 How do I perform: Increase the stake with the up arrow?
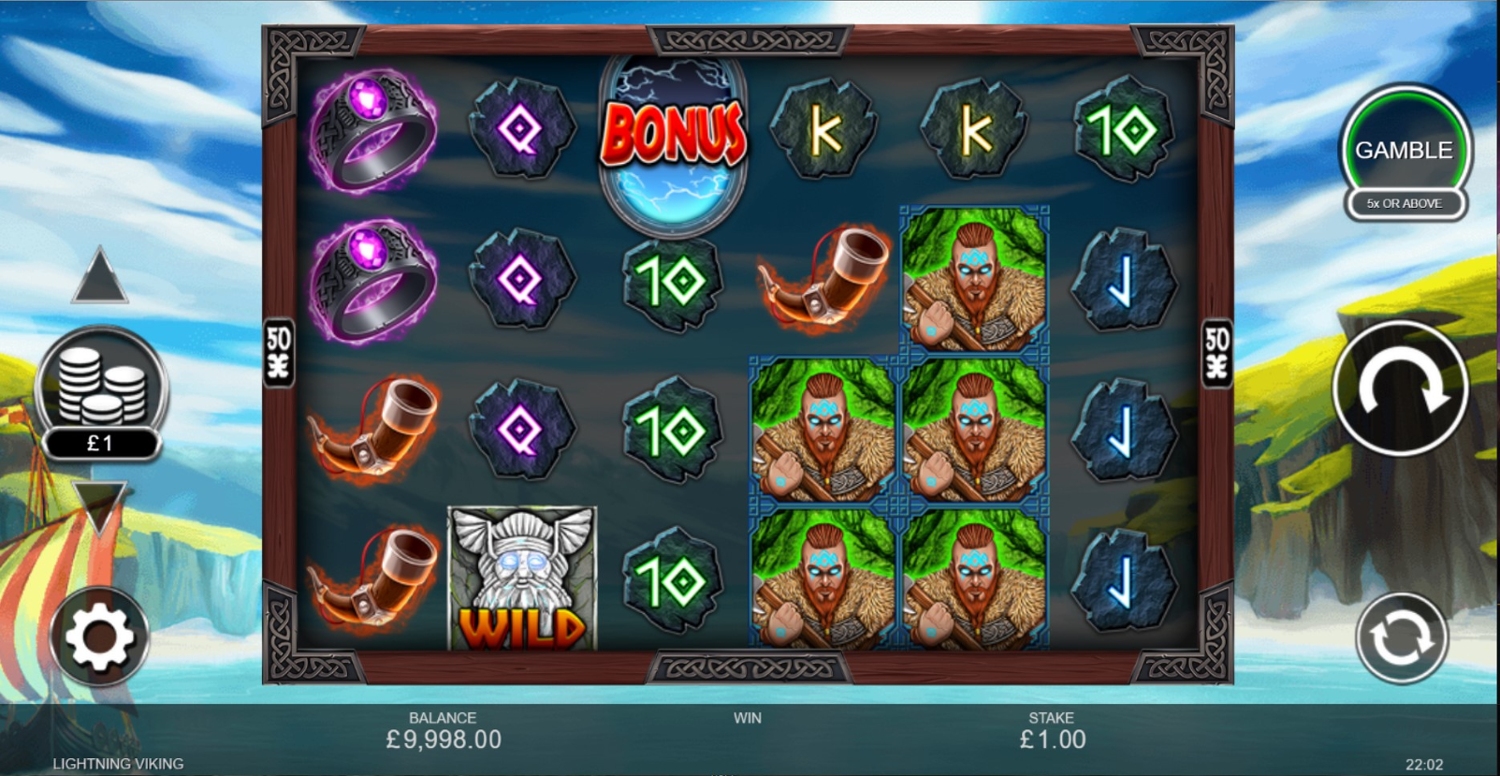(100, 278)
